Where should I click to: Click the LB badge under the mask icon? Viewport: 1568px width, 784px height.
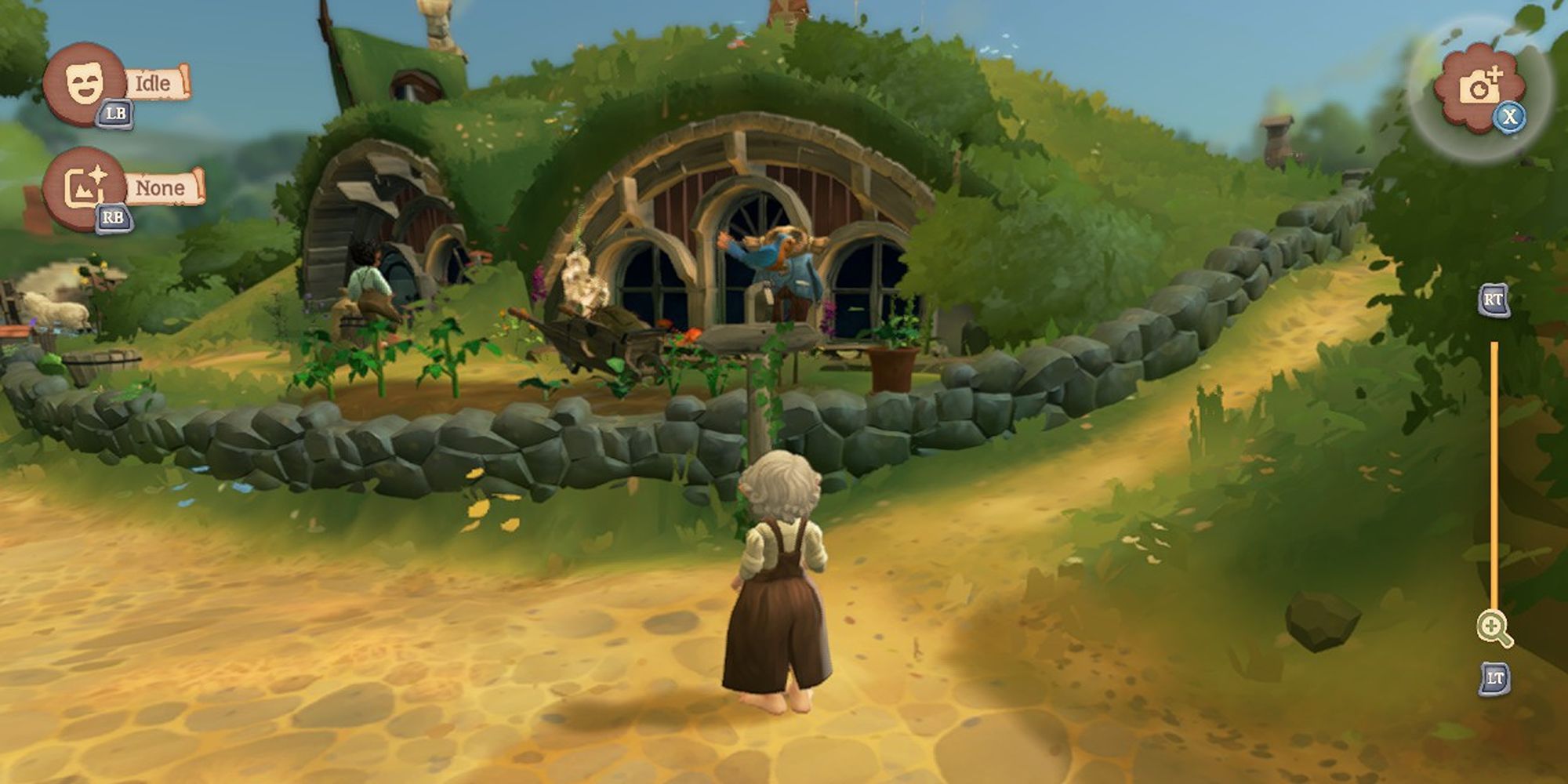coord(114,114)
